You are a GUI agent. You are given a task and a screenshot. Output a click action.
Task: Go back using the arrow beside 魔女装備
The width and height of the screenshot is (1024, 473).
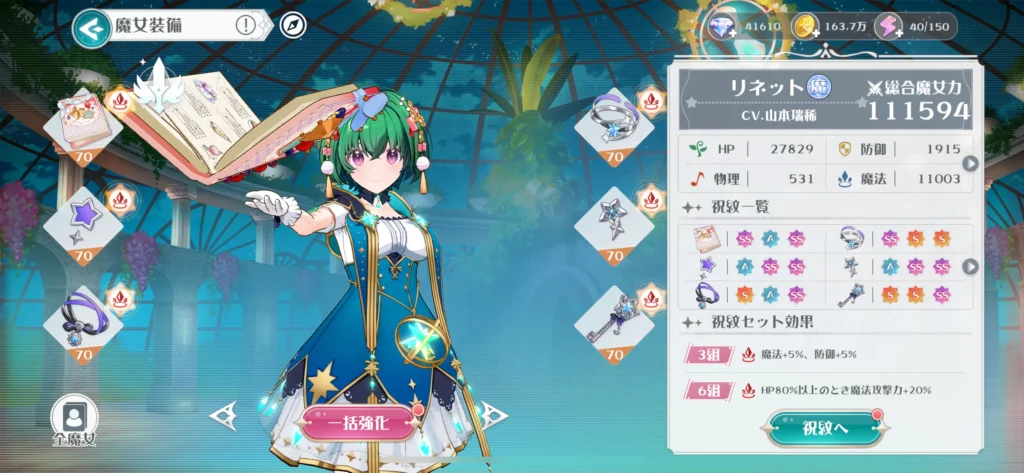(x=91, y=28)
